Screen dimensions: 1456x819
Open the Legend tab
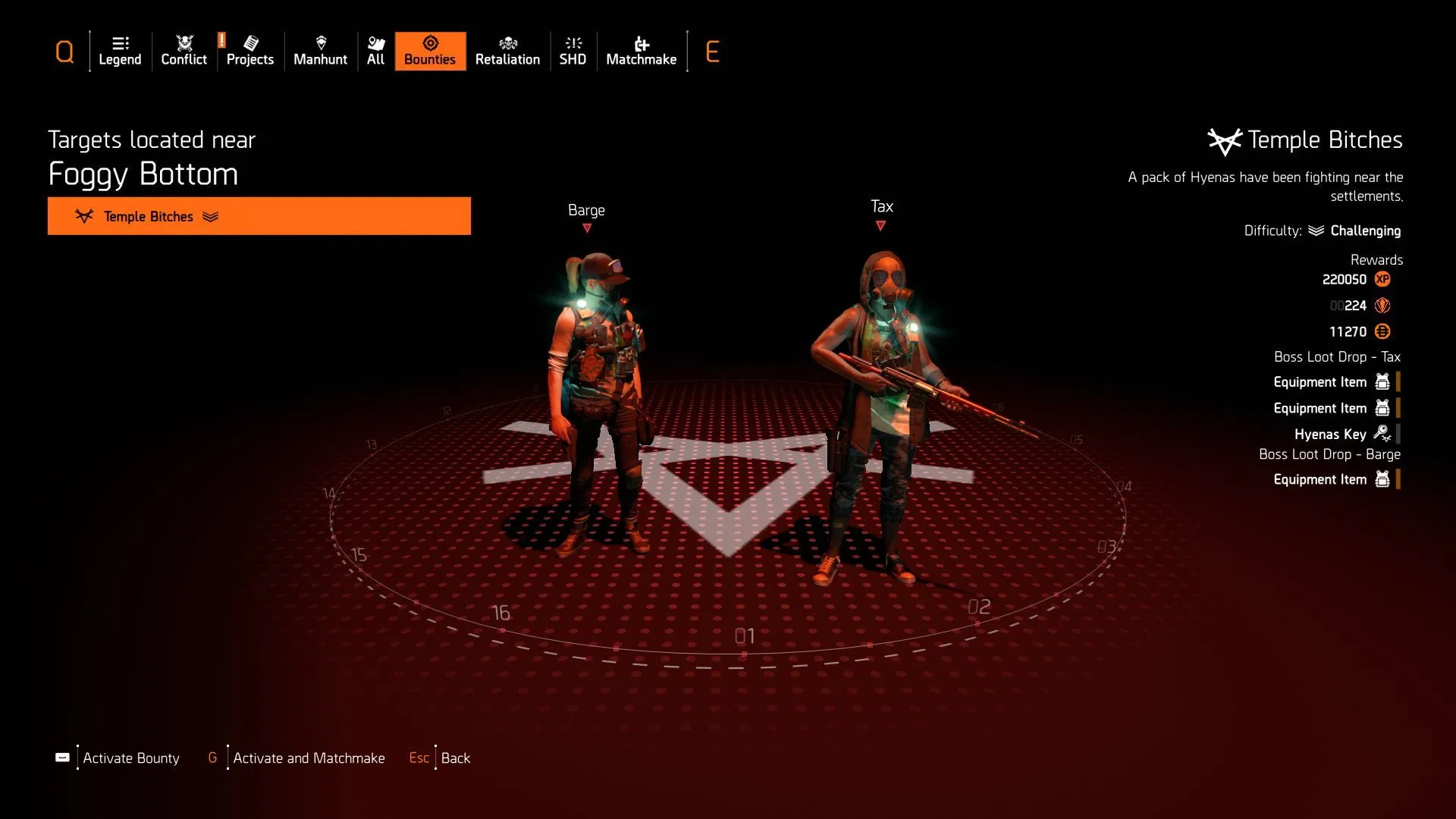[x=120, y=52]
